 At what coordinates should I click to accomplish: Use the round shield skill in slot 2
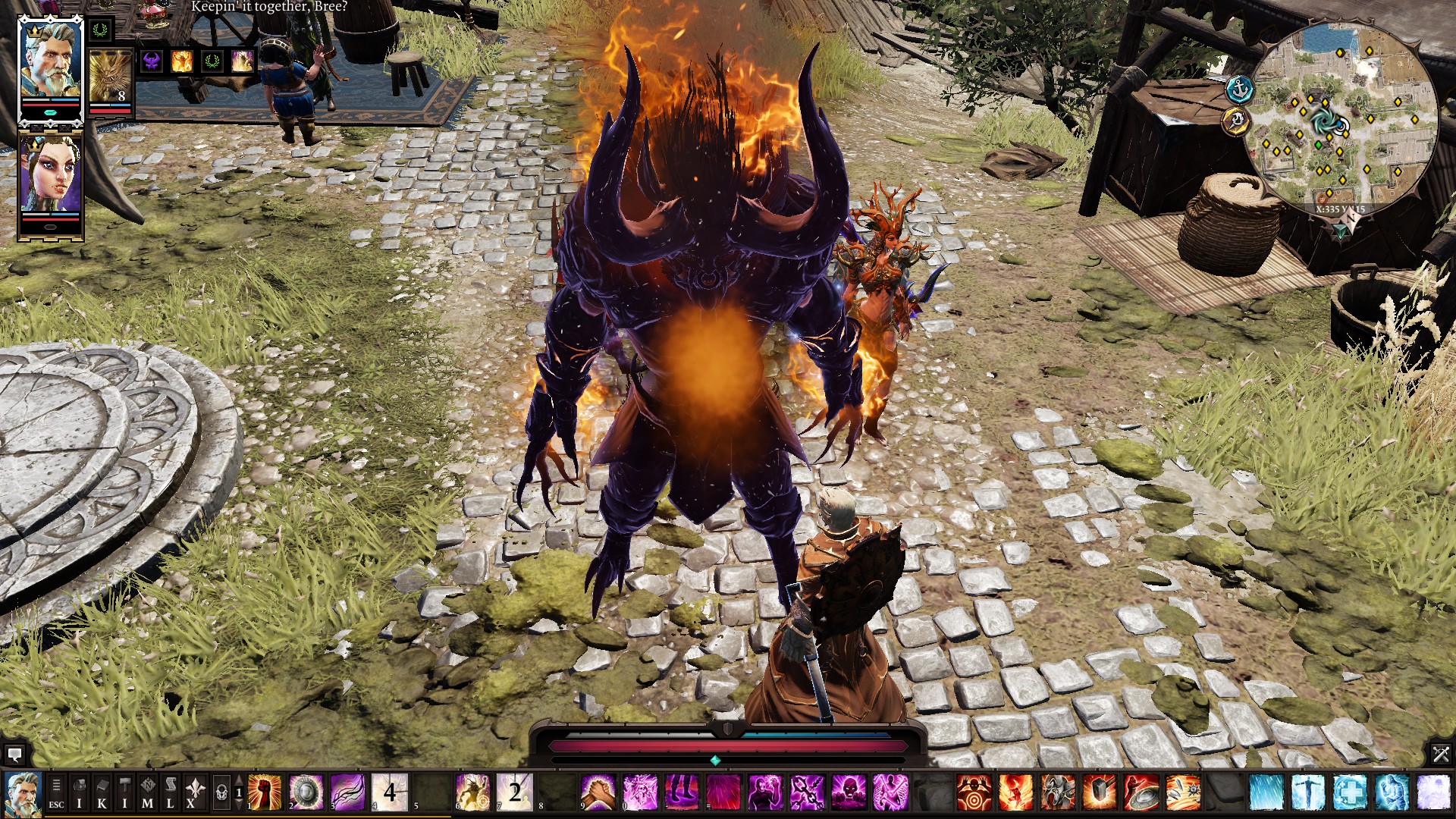(x=306, y=792)
